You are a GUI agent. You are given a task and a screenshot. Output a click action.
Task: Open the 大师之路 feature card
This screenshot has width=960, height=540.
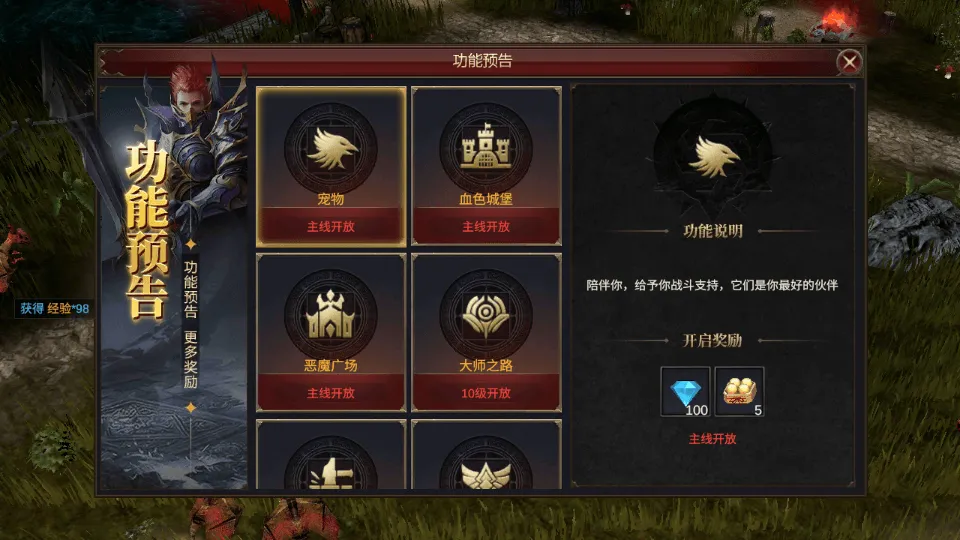click(x=486, y=331)
